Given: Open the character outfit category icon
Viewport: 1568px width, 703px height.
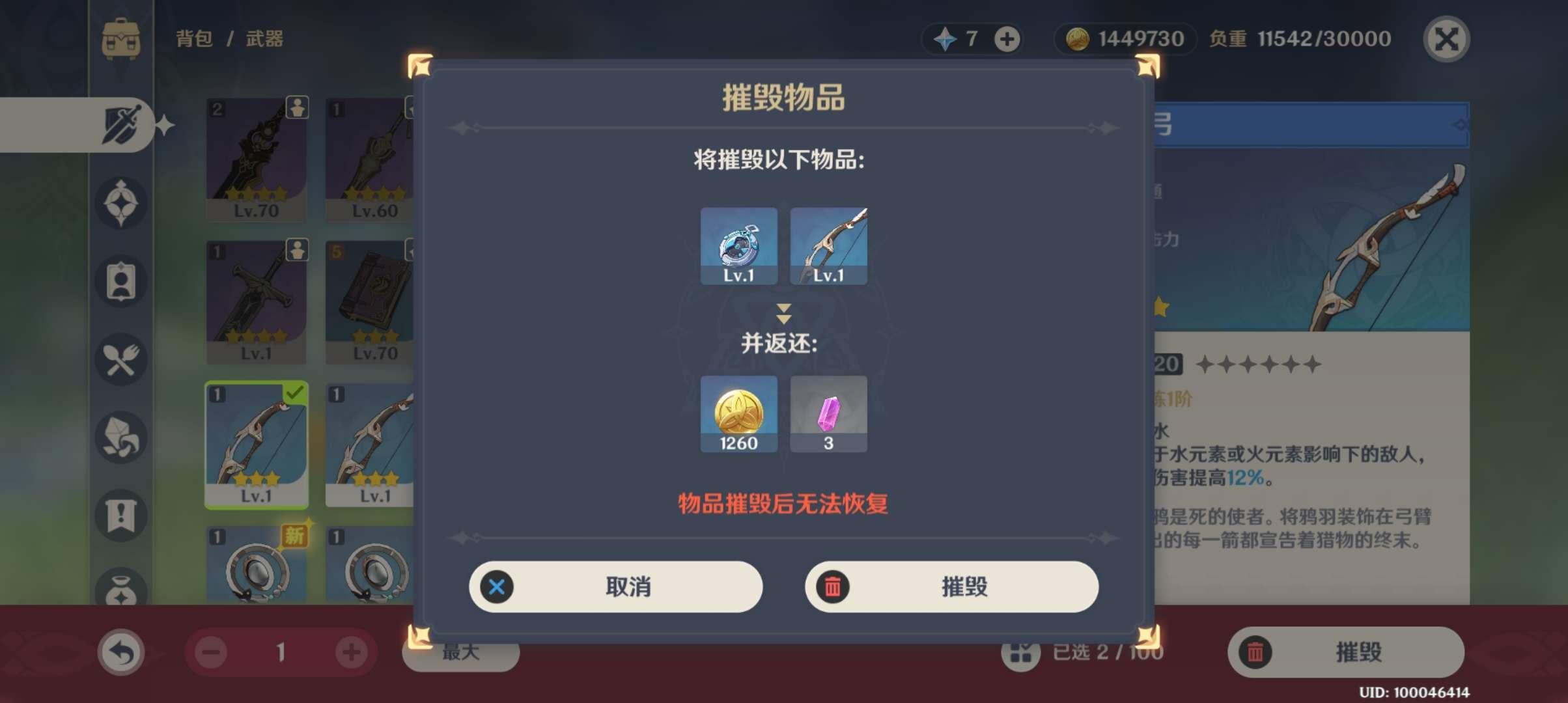Looking at the screenshot, I should (120, 280).
